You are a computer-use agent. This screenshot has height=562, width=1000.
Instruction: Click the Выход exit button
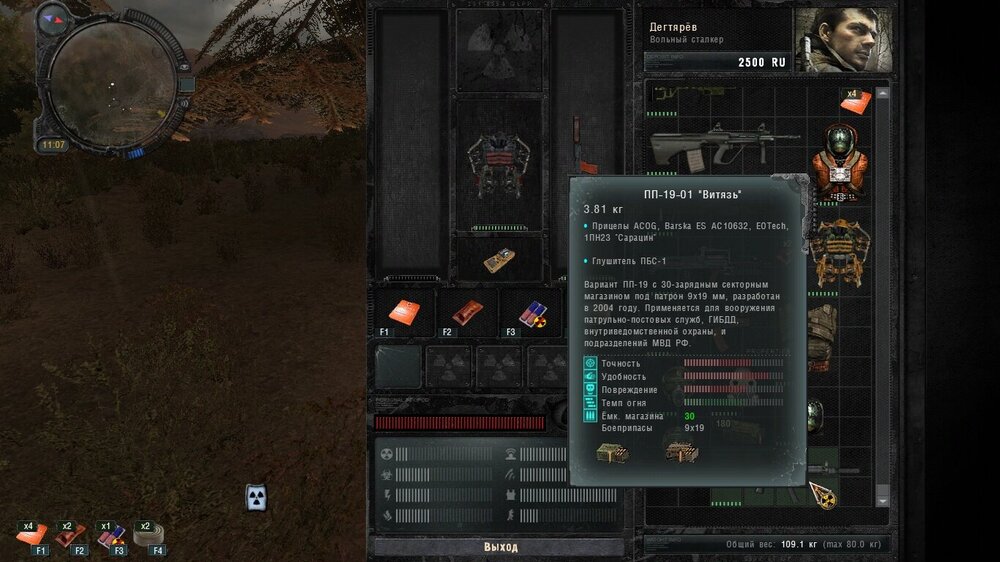coord(501,547)
